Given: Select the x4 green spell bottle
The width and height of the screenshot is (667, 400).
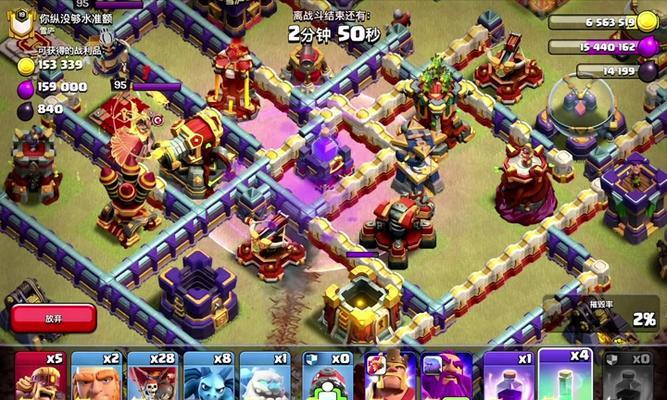Looking at the screenshot, I should pyautogui.click(x=565, y=376).
